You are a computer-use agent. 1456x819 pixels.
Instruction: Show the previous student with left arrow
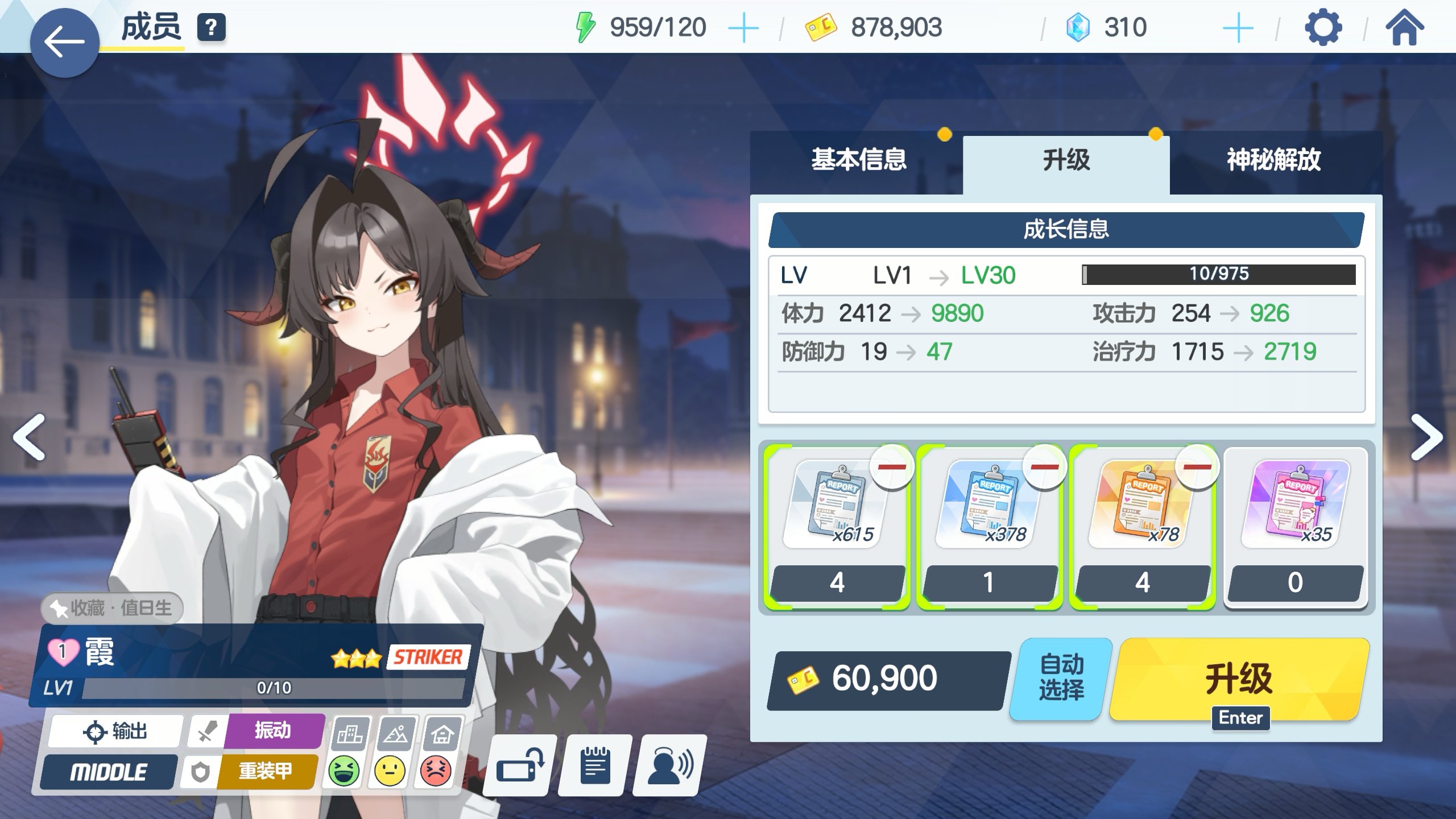(x=29, y=437)
